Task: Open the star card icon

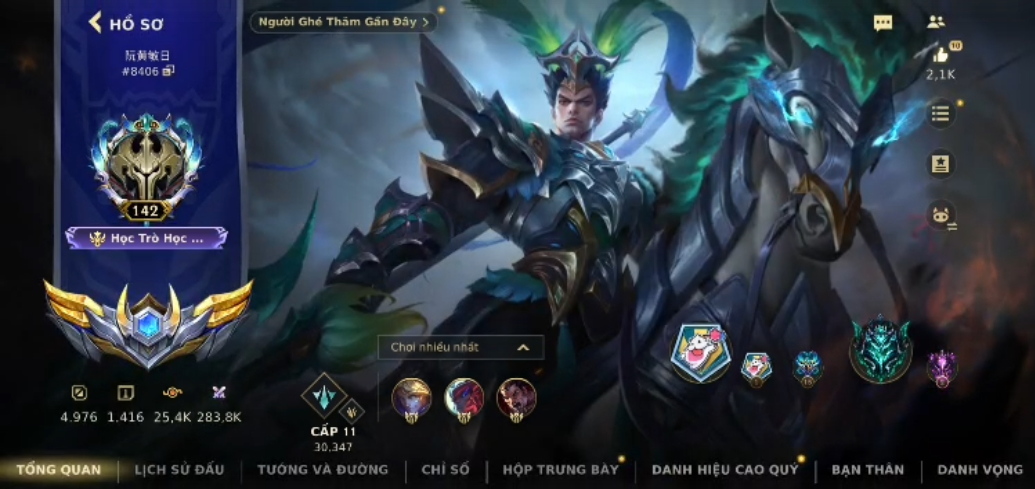Action: click(x=940, y=164)
